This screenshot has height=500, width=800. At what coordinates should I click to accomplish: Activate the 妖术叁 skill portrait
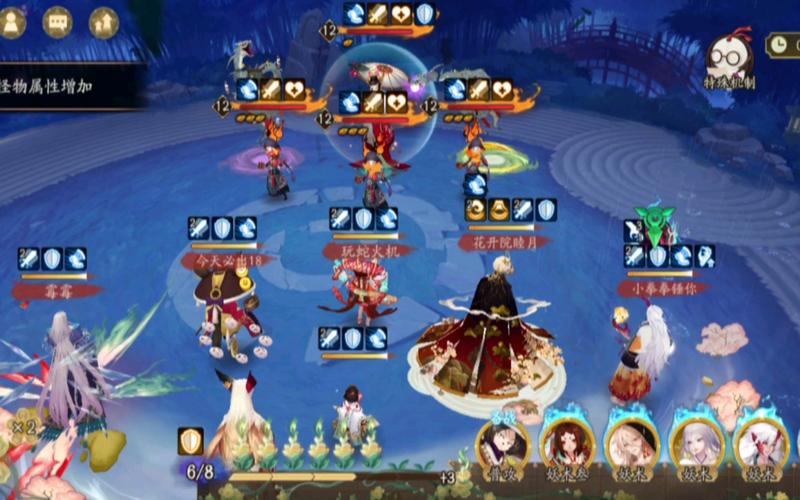567,447
